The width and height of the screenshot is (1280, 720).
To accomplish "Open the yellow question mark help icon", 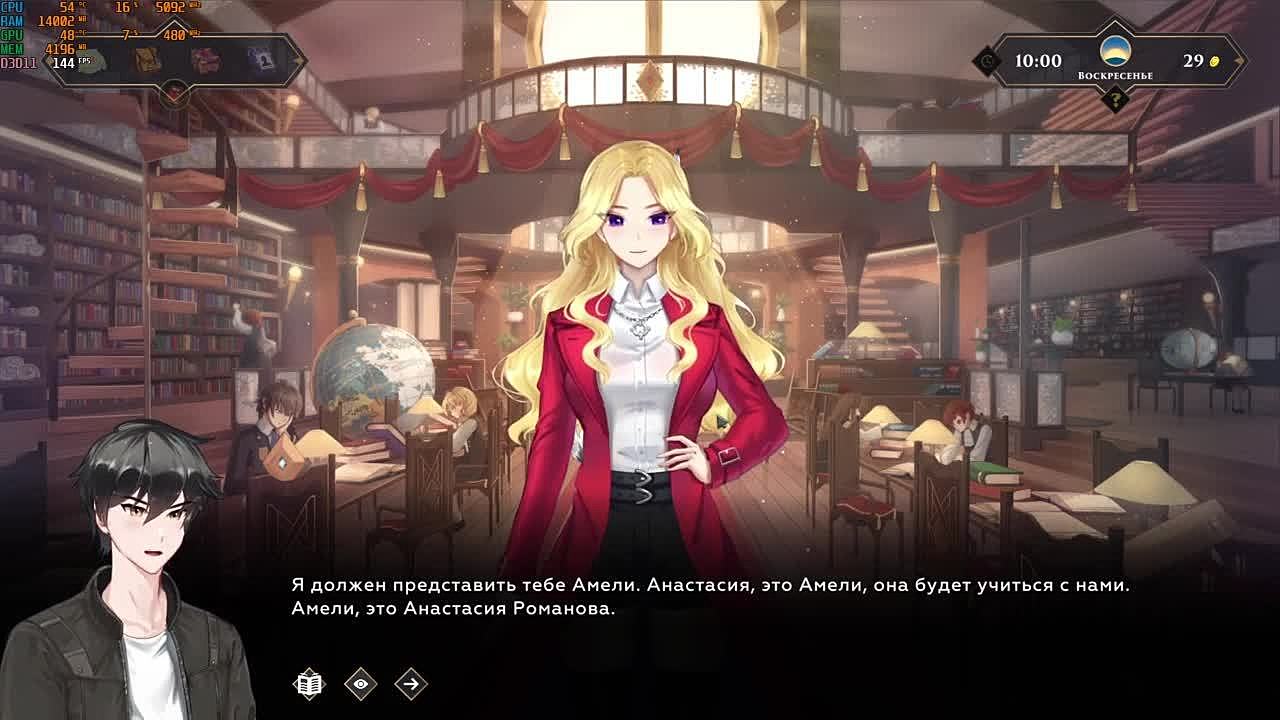I will [x=1114, y=99].
